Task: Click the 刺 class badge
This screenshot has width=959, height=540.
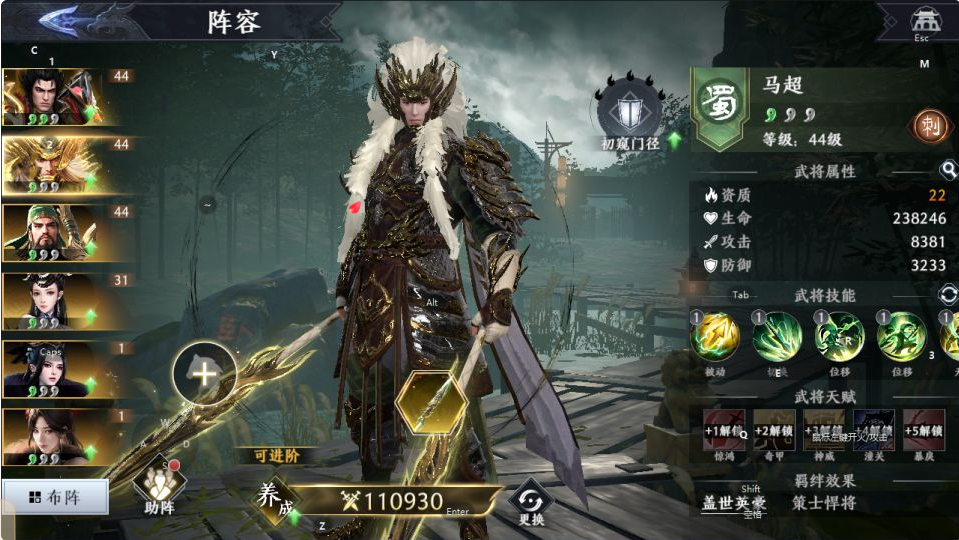Action: 930,125
